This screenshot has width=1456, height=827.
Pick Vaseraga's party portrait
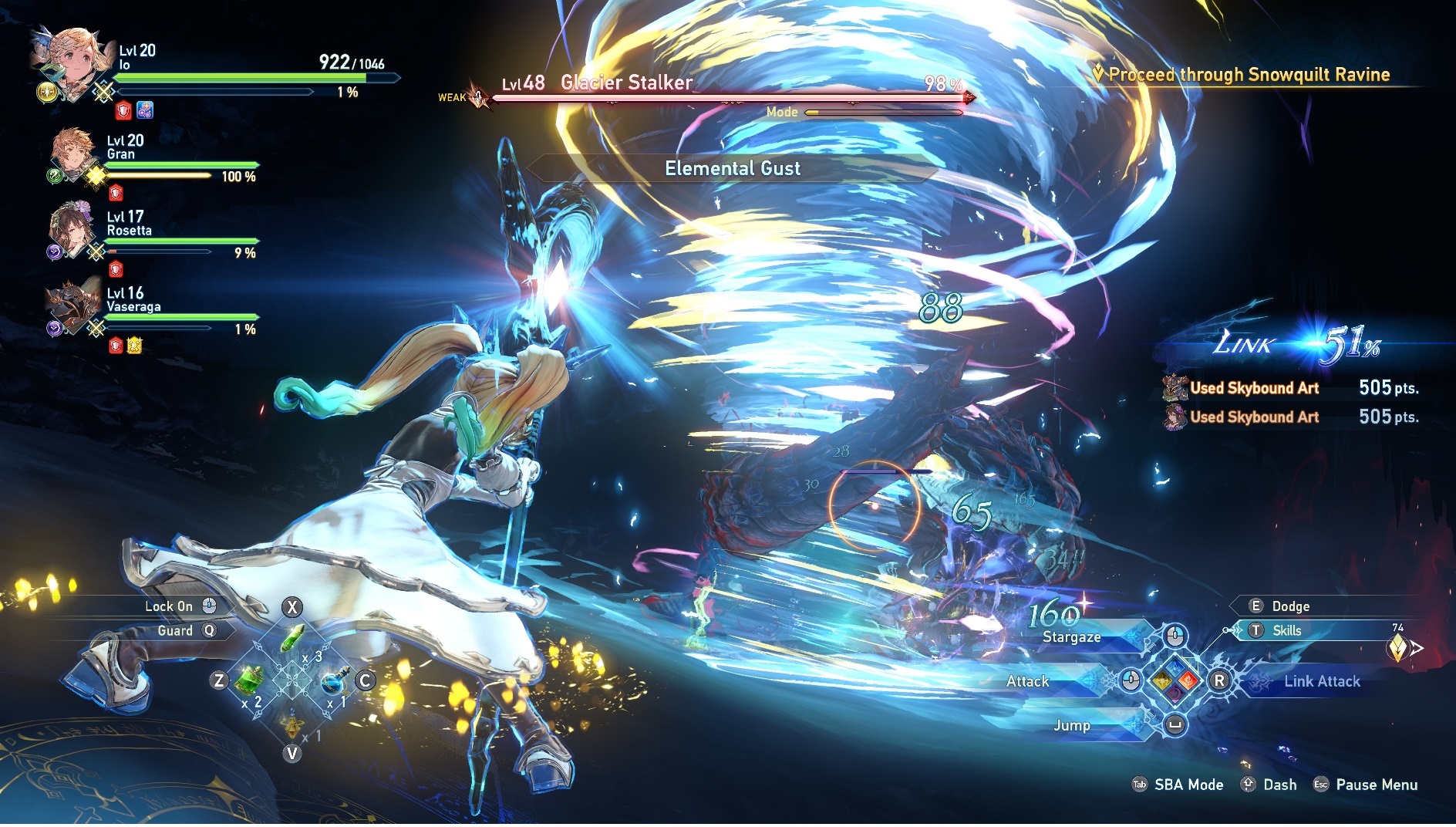tap(74, 306)
